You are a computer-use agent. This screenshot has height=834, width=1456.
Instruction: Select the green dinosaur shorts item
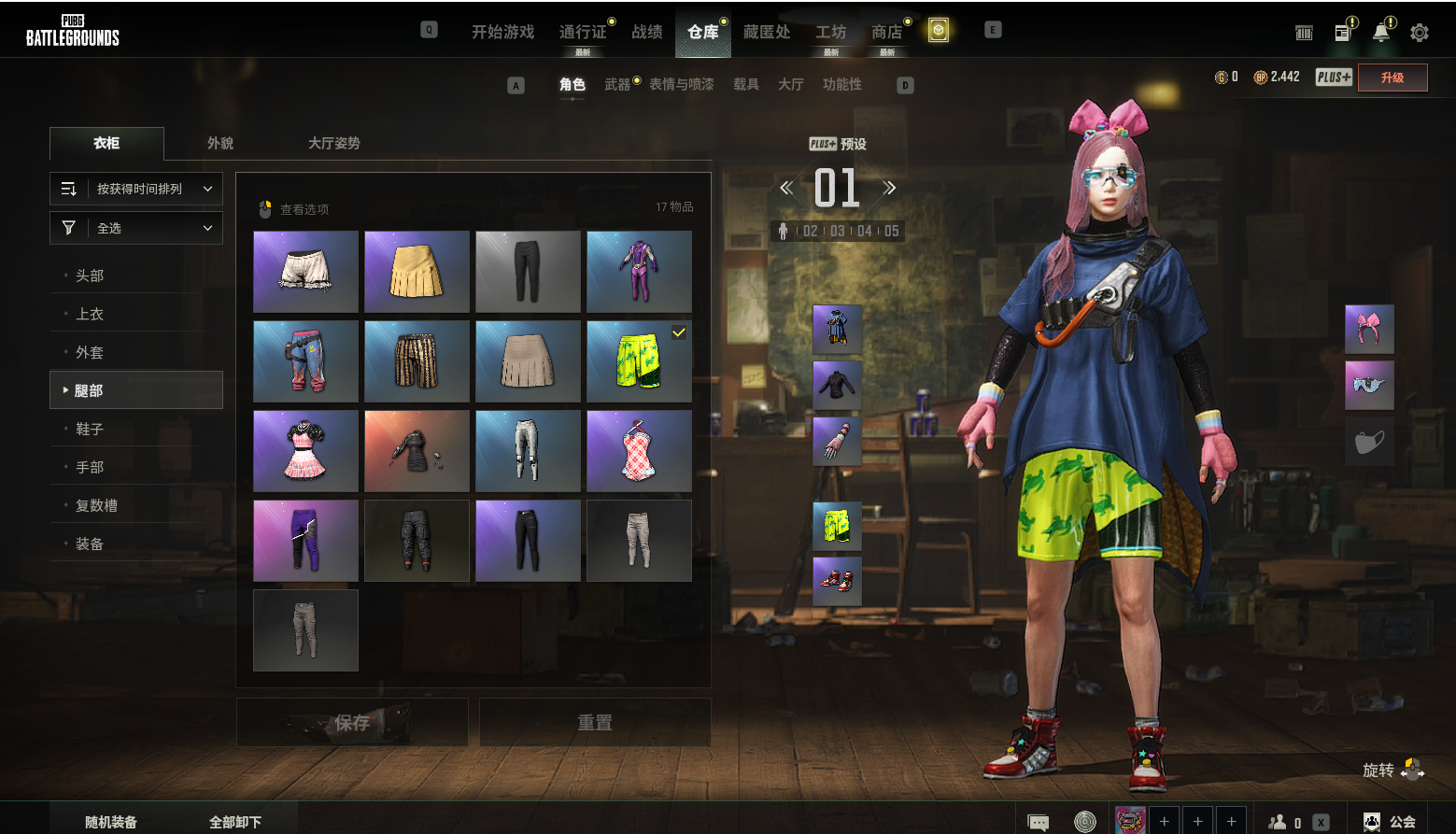pos(639,361)
